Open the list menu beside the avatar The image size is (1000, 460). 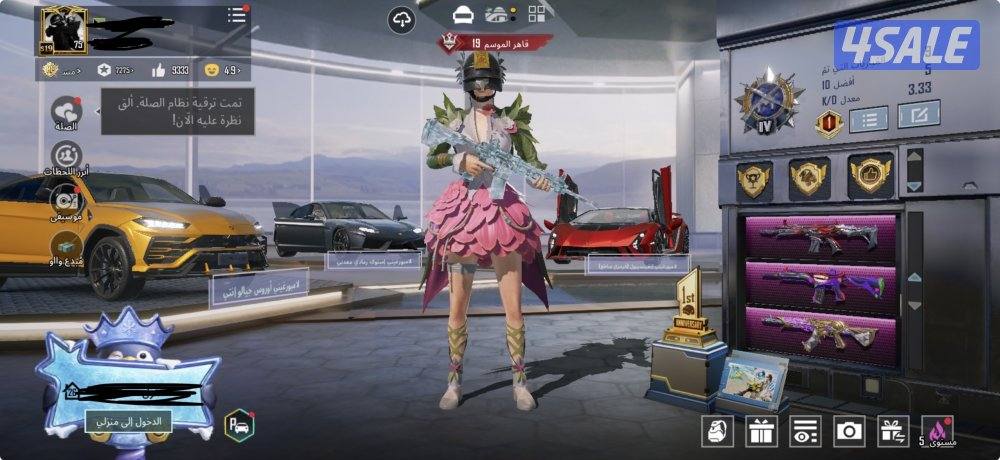pos(236,15)
